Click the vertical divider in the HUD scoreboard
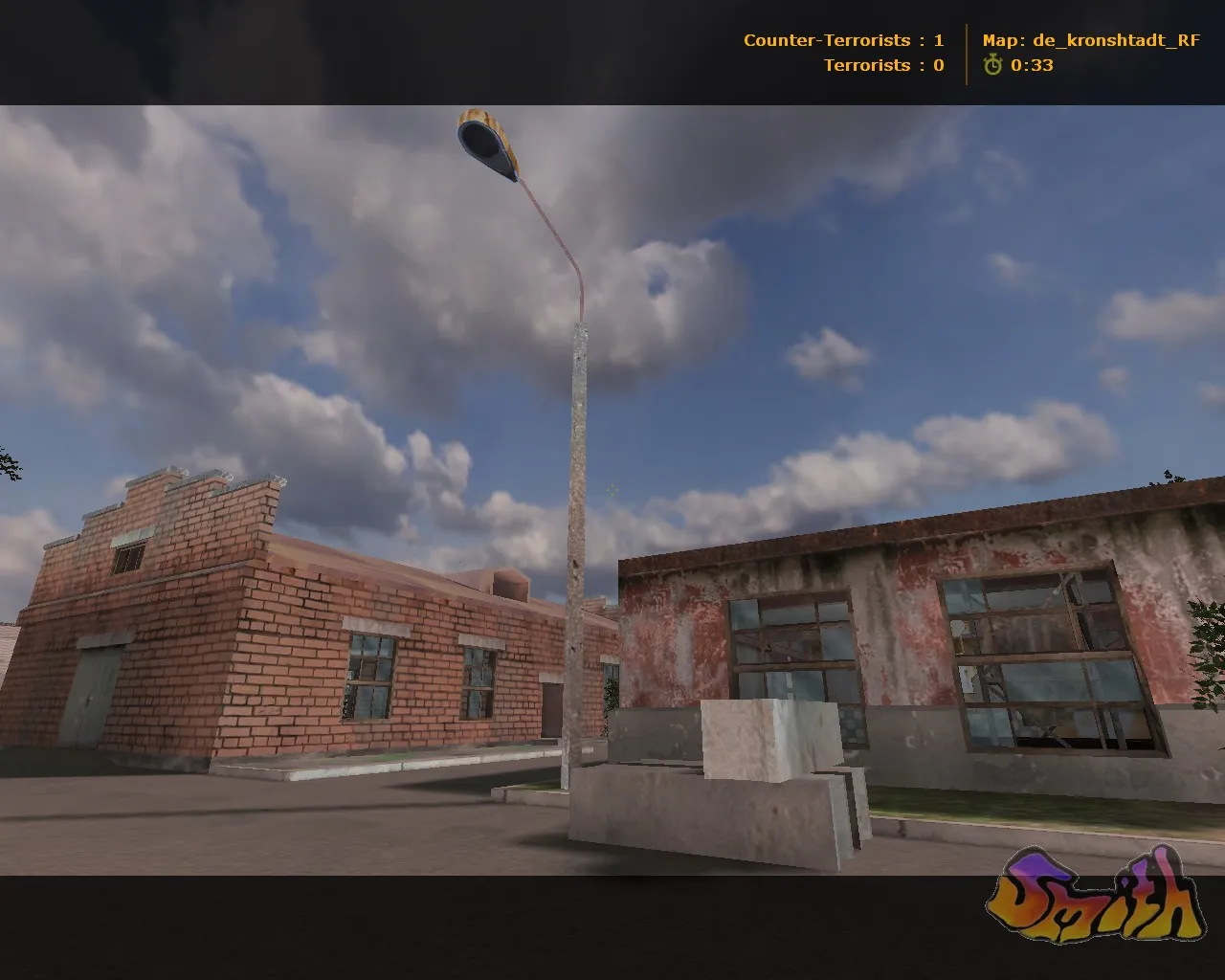 (966, 52)
